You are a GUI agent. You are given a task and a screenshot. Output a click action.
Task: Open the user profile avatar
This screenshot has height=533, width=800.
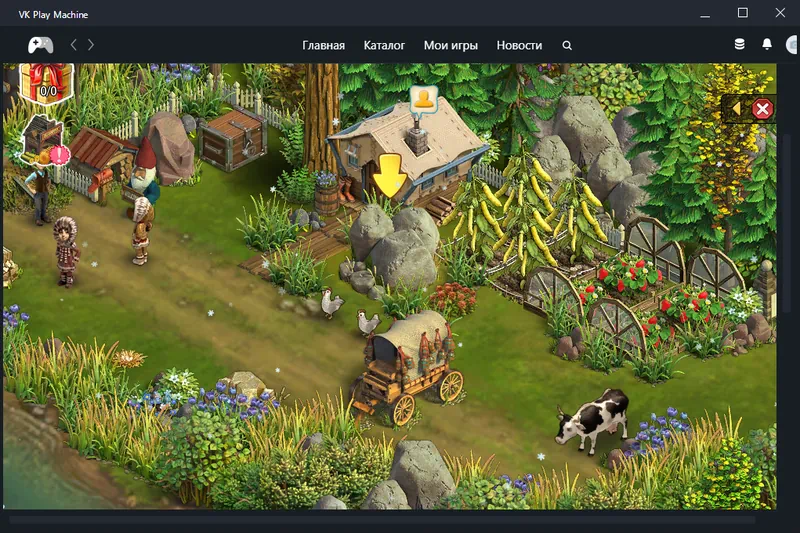tap(793, 45)
